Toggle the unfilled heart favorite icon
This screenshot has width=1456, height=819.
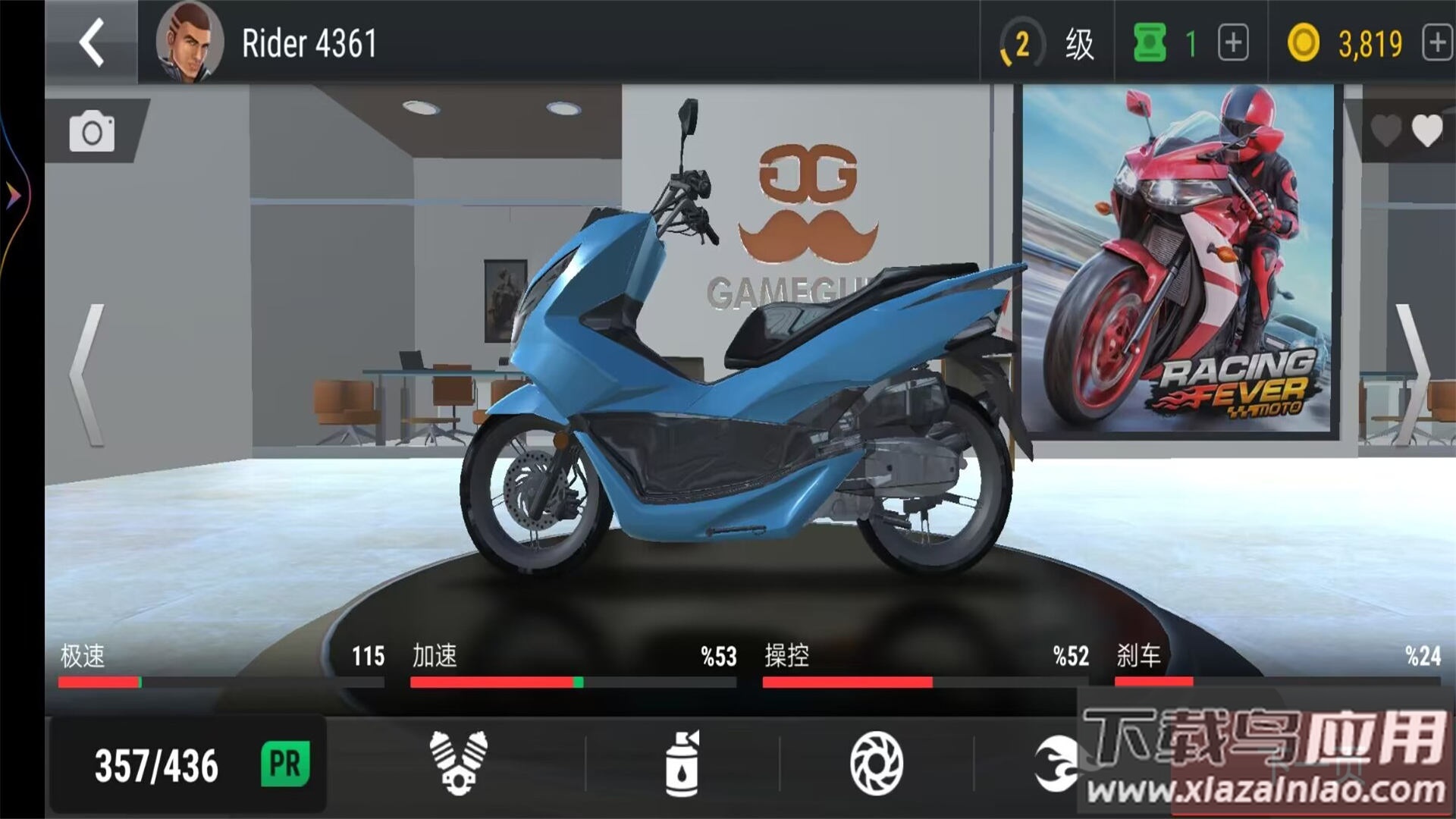click(x=1385, y=130)
